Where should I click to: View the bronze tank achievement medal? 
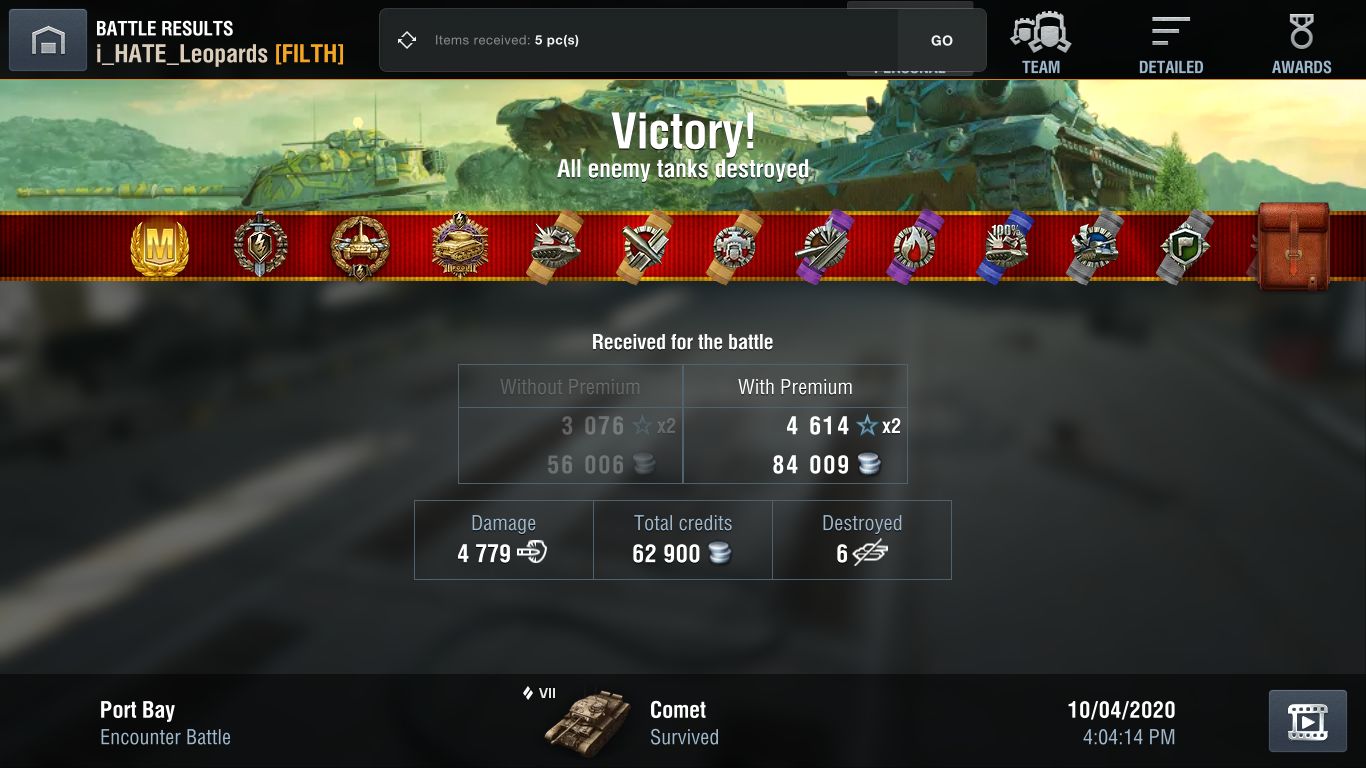coord(360,247)
